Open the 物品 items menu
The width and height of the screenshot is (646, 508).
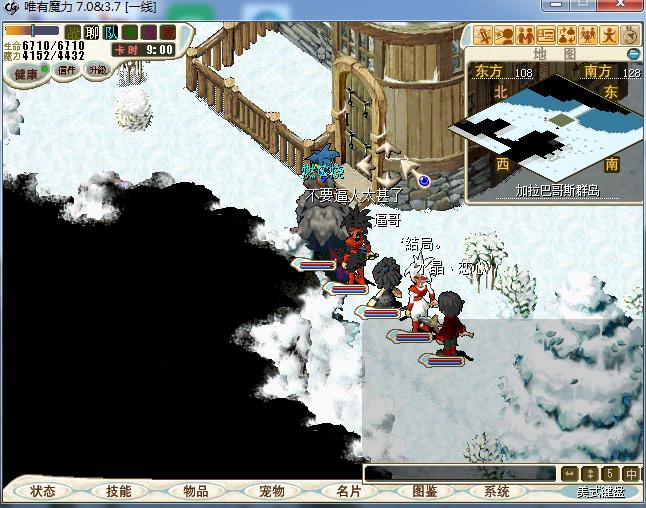(x=196, y=491)
